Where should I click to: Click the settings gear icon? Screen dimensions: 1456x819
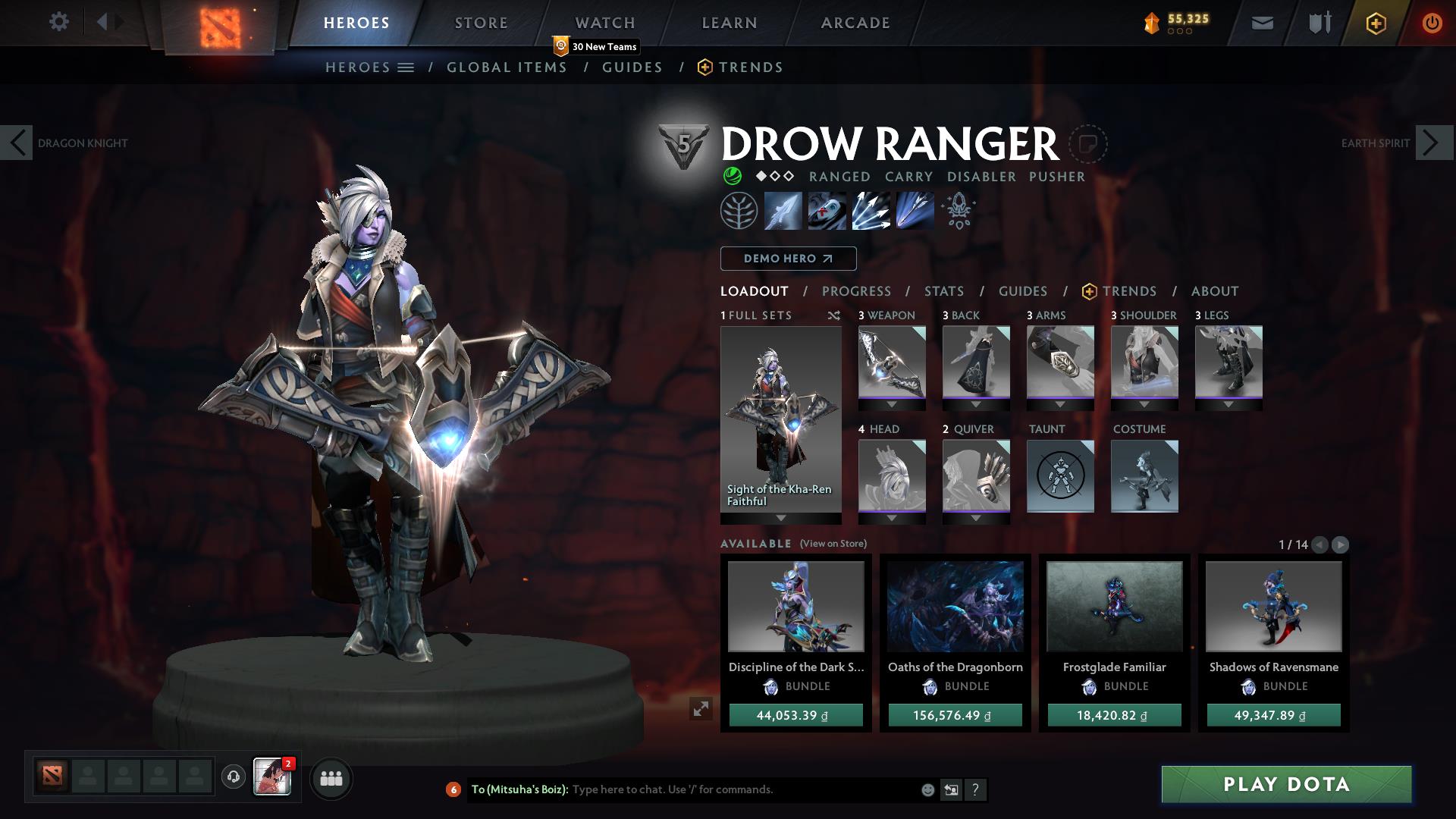tap(59, 22)
